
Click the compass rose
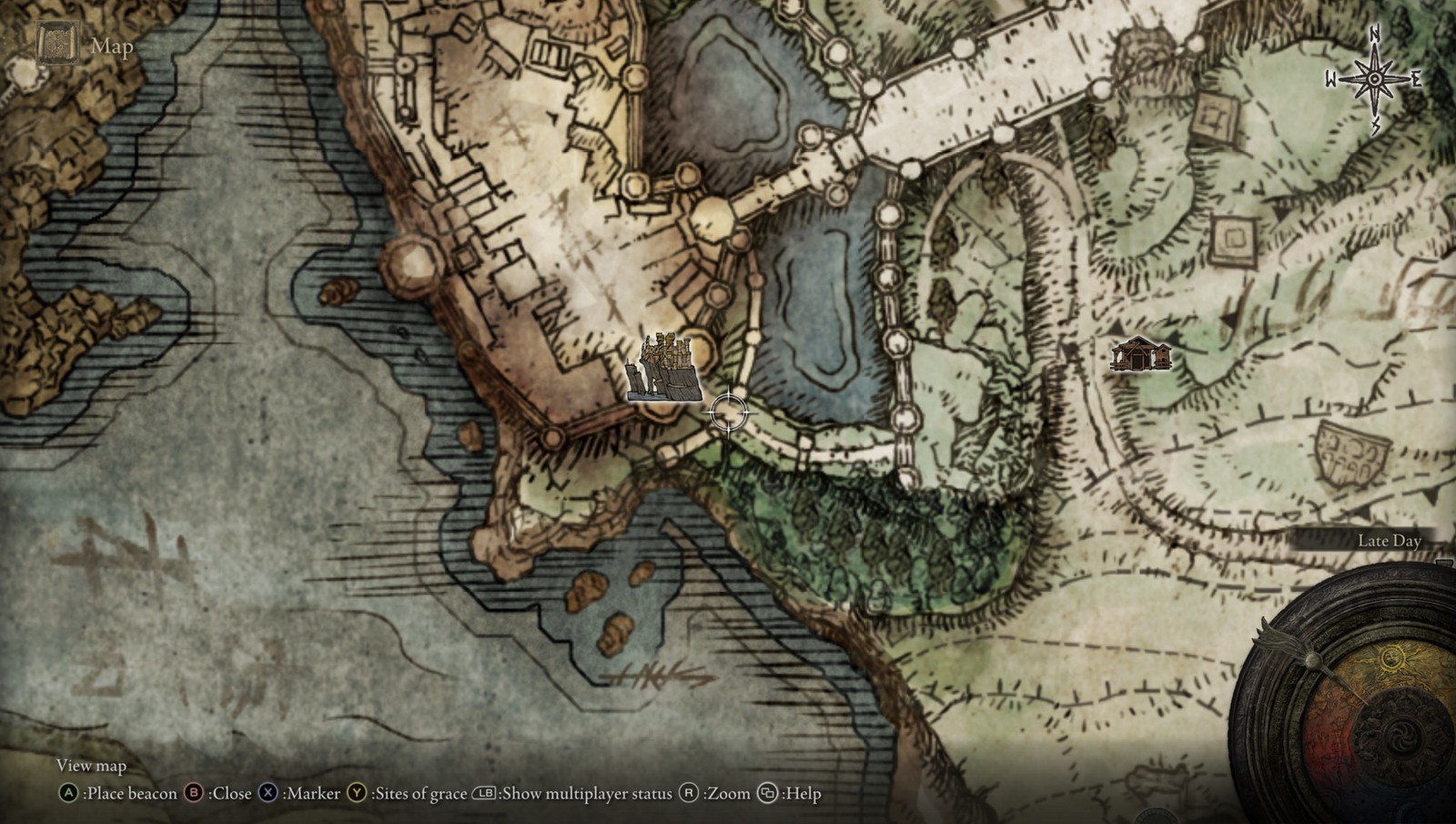[1374, 79]
